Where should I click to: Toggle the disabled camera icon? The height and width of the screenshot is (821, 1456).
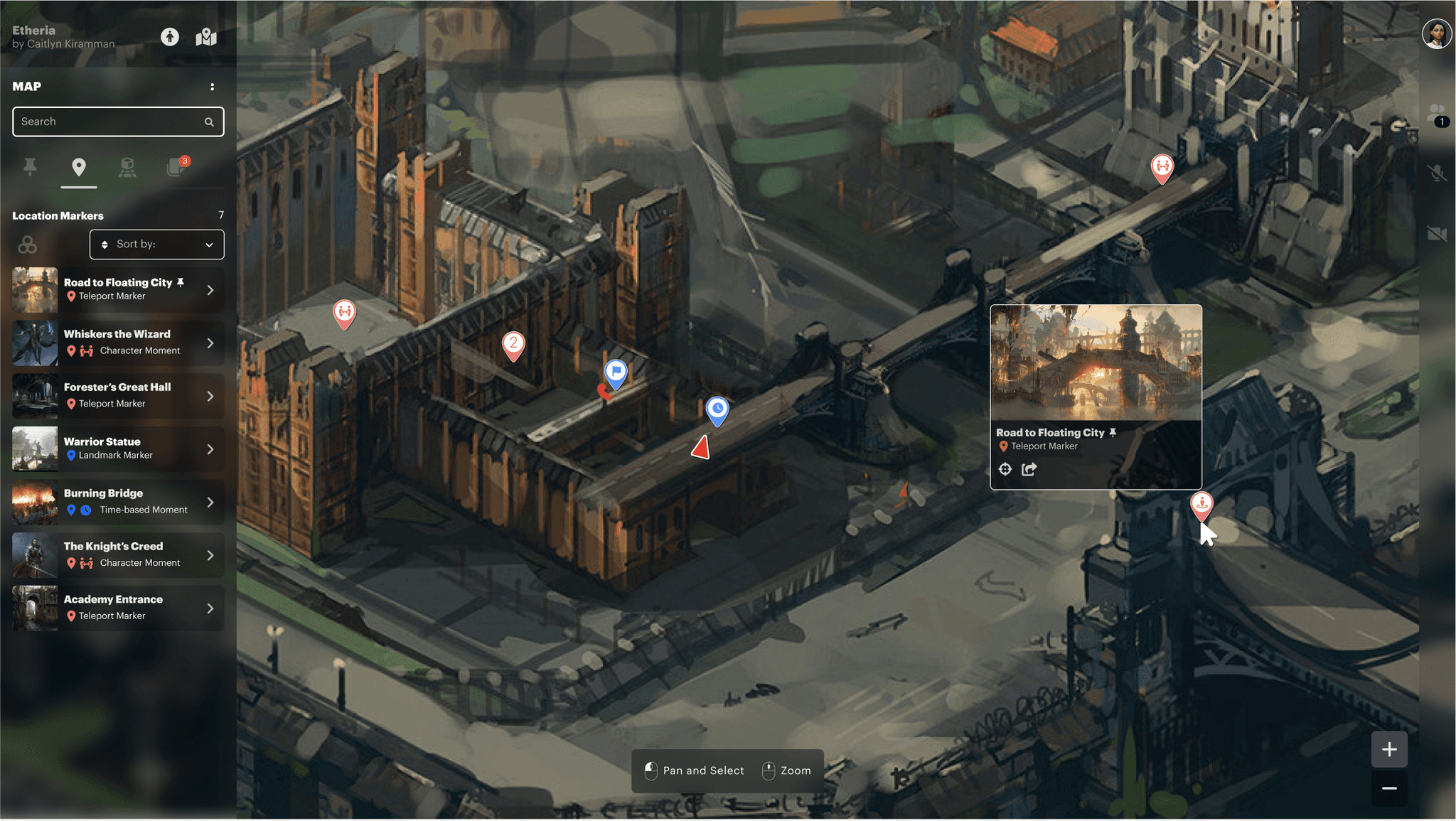point(1437,234)
